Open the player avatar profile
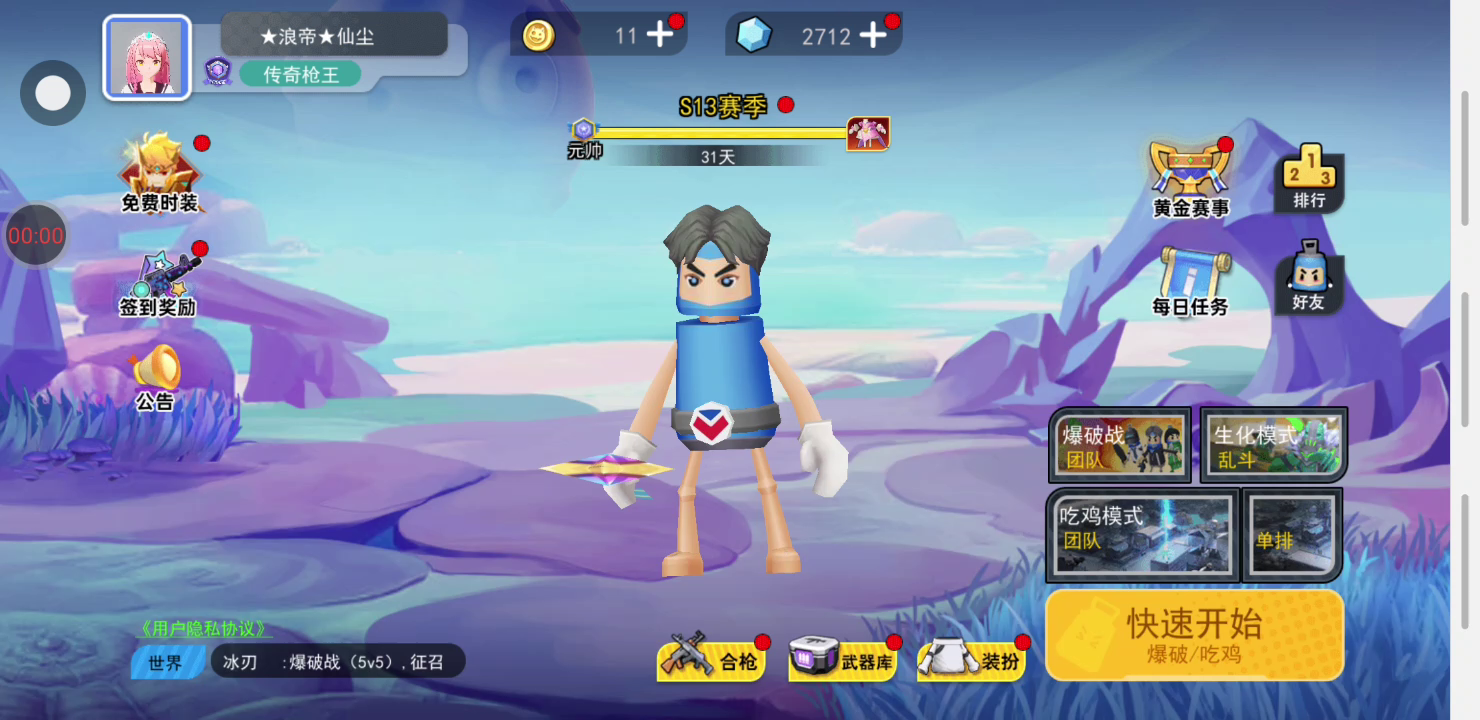1480x720 pixels. 147,58
